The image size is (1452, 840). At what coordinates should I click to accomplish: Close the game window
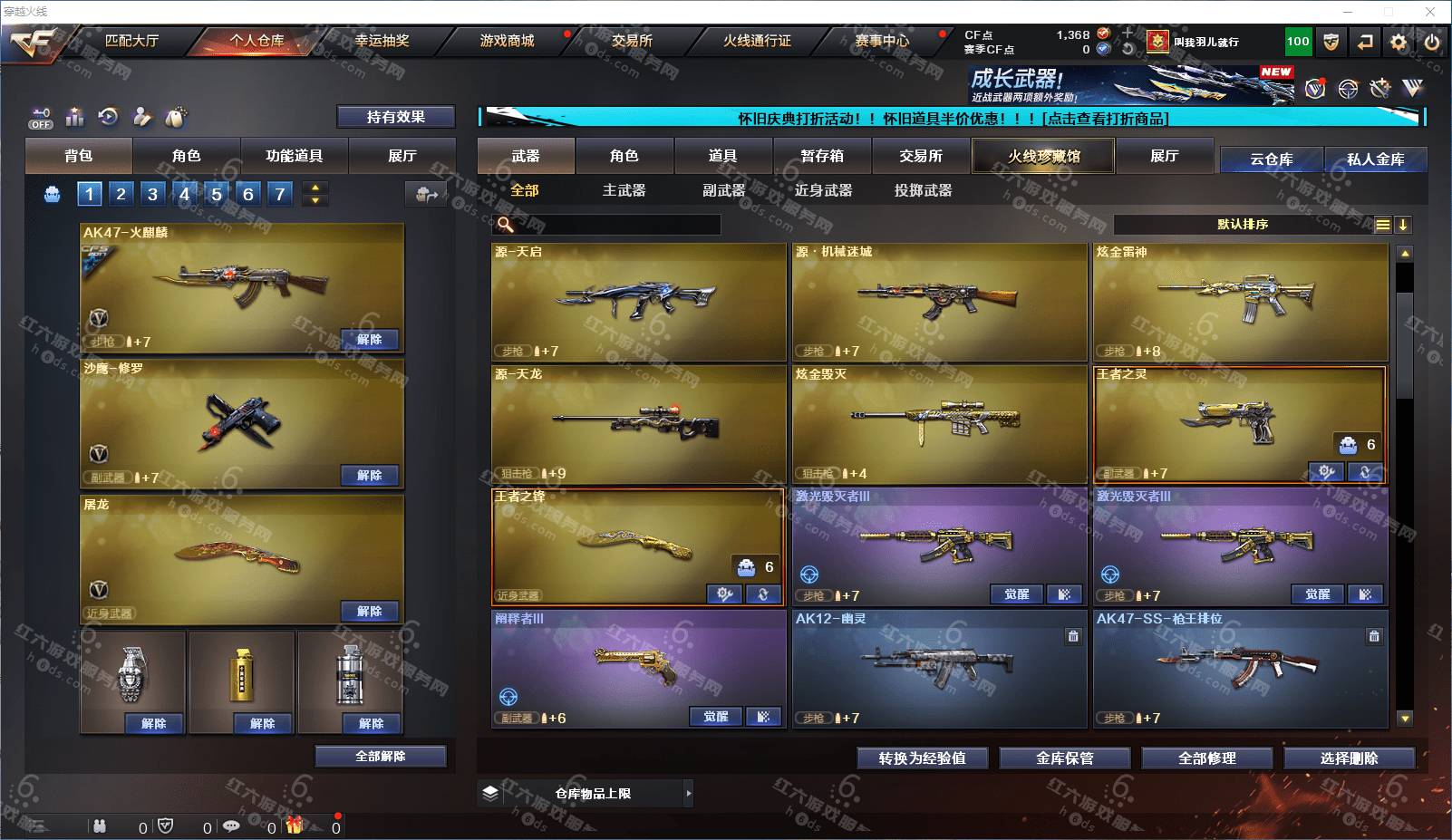click(1430, 12)
